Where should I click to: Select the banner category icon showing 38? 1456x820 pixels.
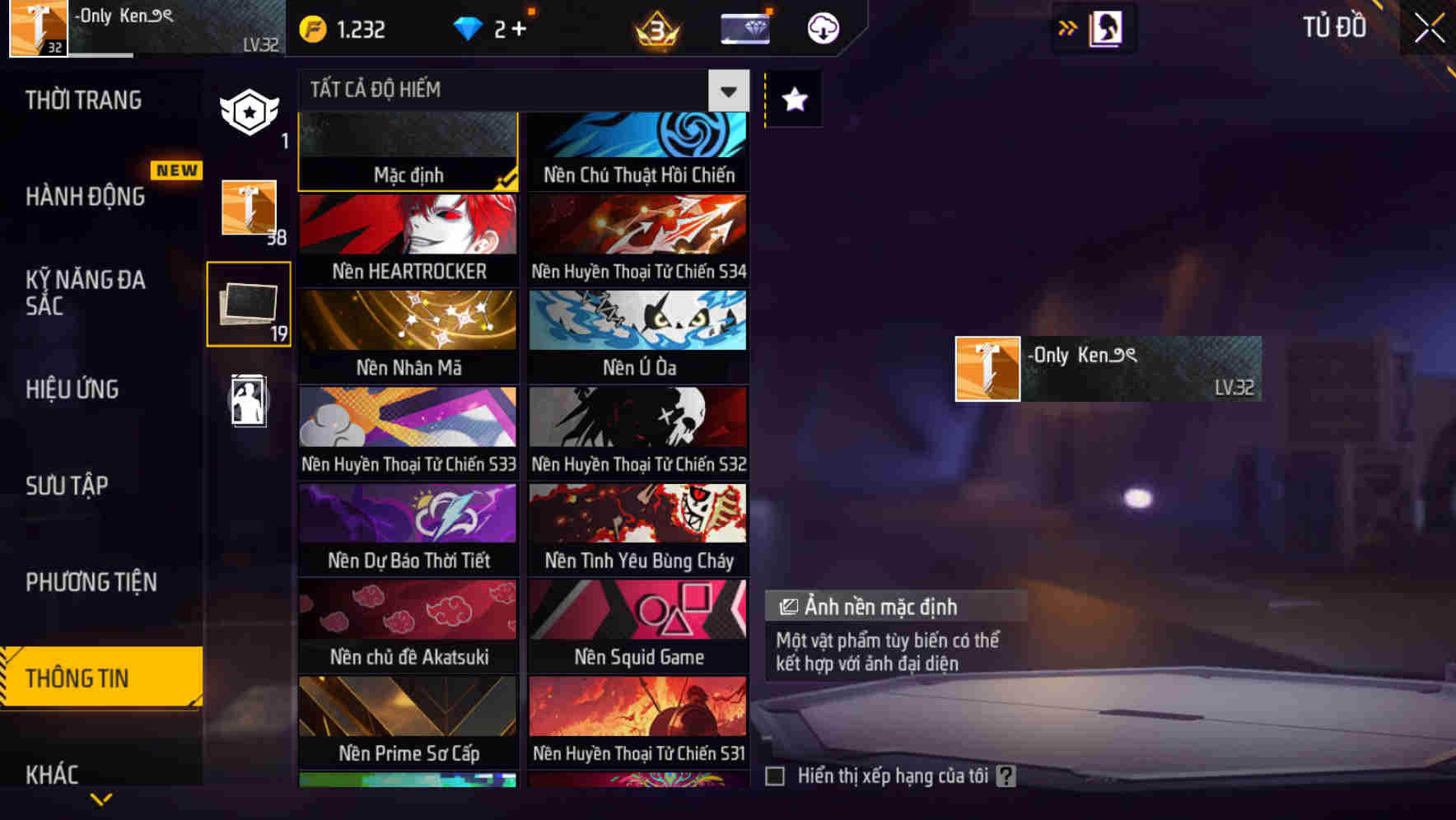[x=248, y=208]
